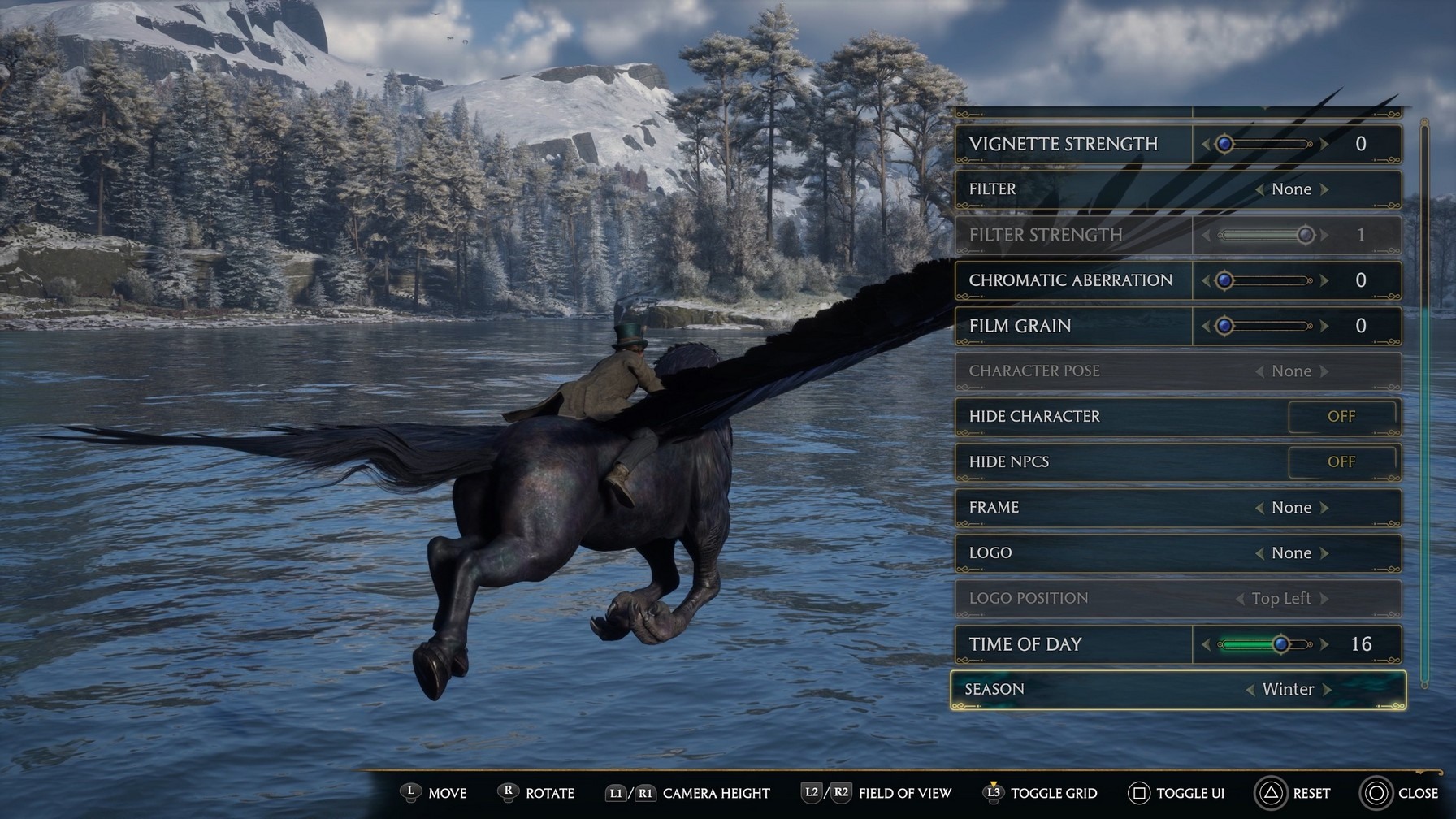Toggle the Hide NPCs setting
Screen dimensions: 1456x819
click(x=1341, y=462)
